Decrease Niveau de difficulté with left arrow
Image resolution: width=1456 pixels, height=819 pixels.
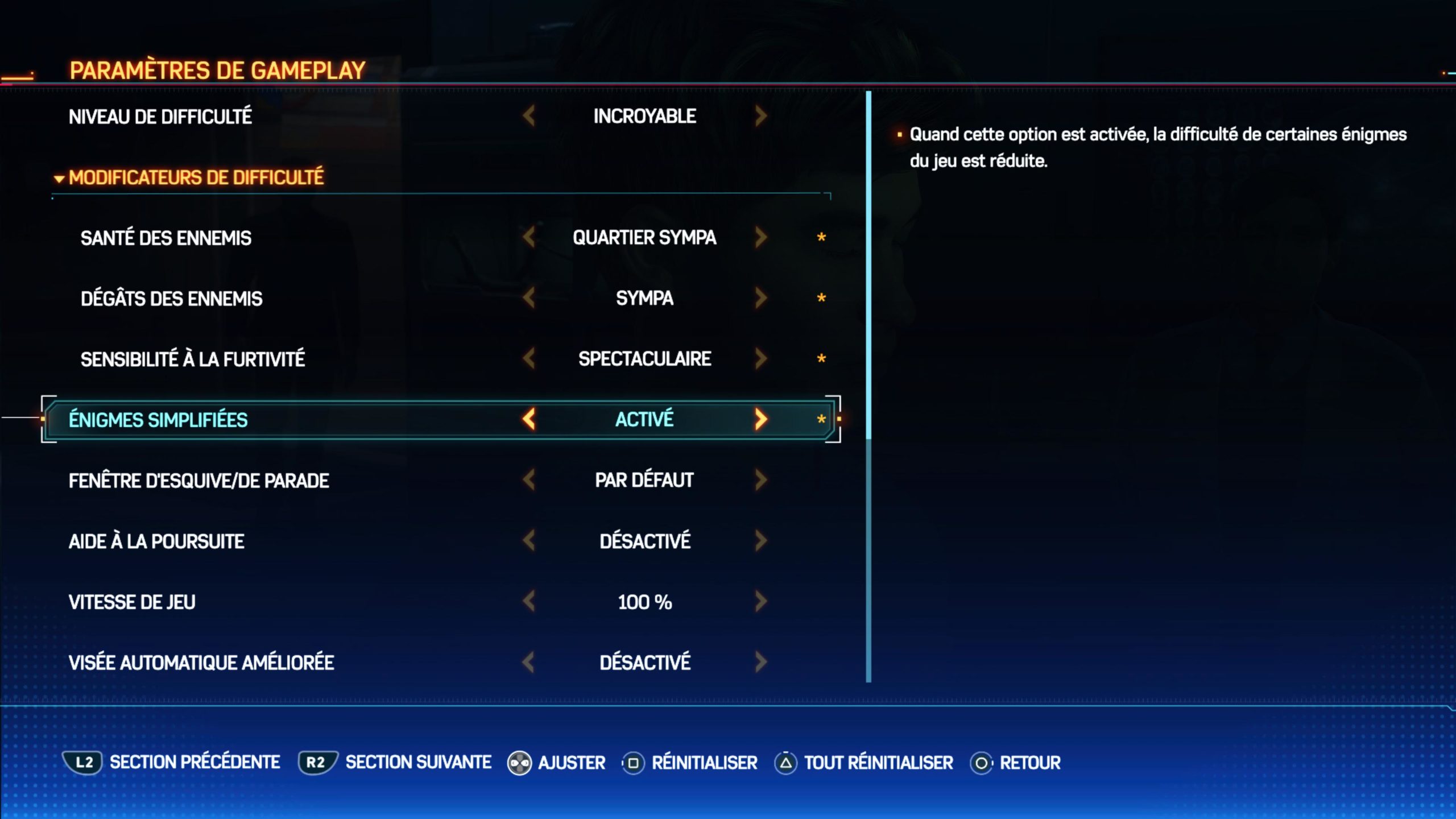click(529, 116)
